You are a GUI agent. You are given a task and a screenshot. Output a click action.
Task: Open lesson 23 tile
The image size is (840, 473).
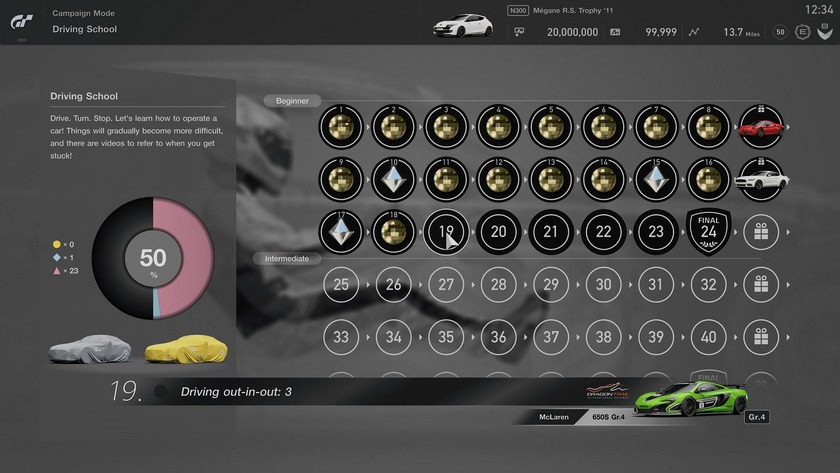pyautogui.click(x=656, y=232)
